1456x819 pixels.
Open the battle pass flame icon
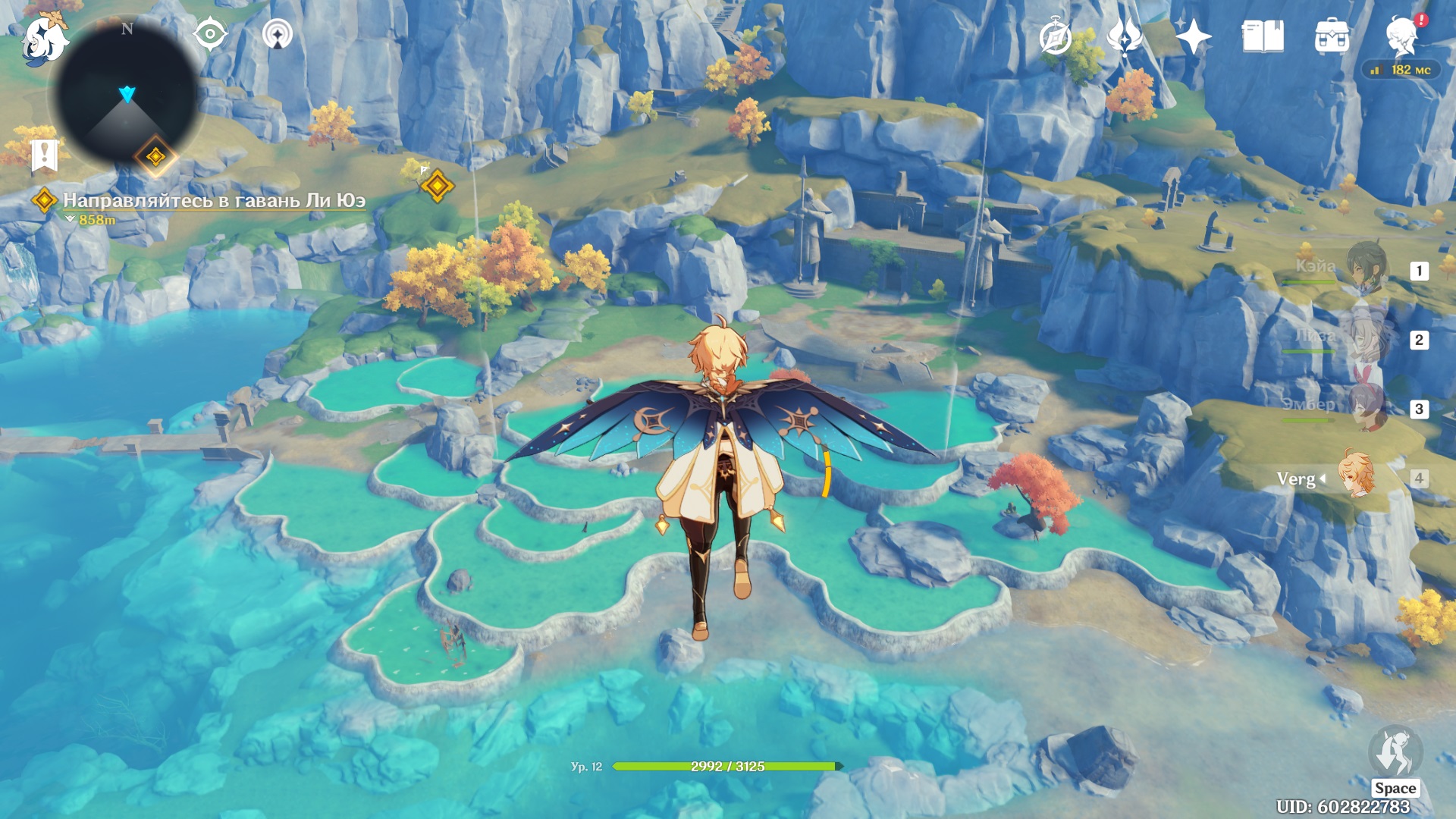1124,36
